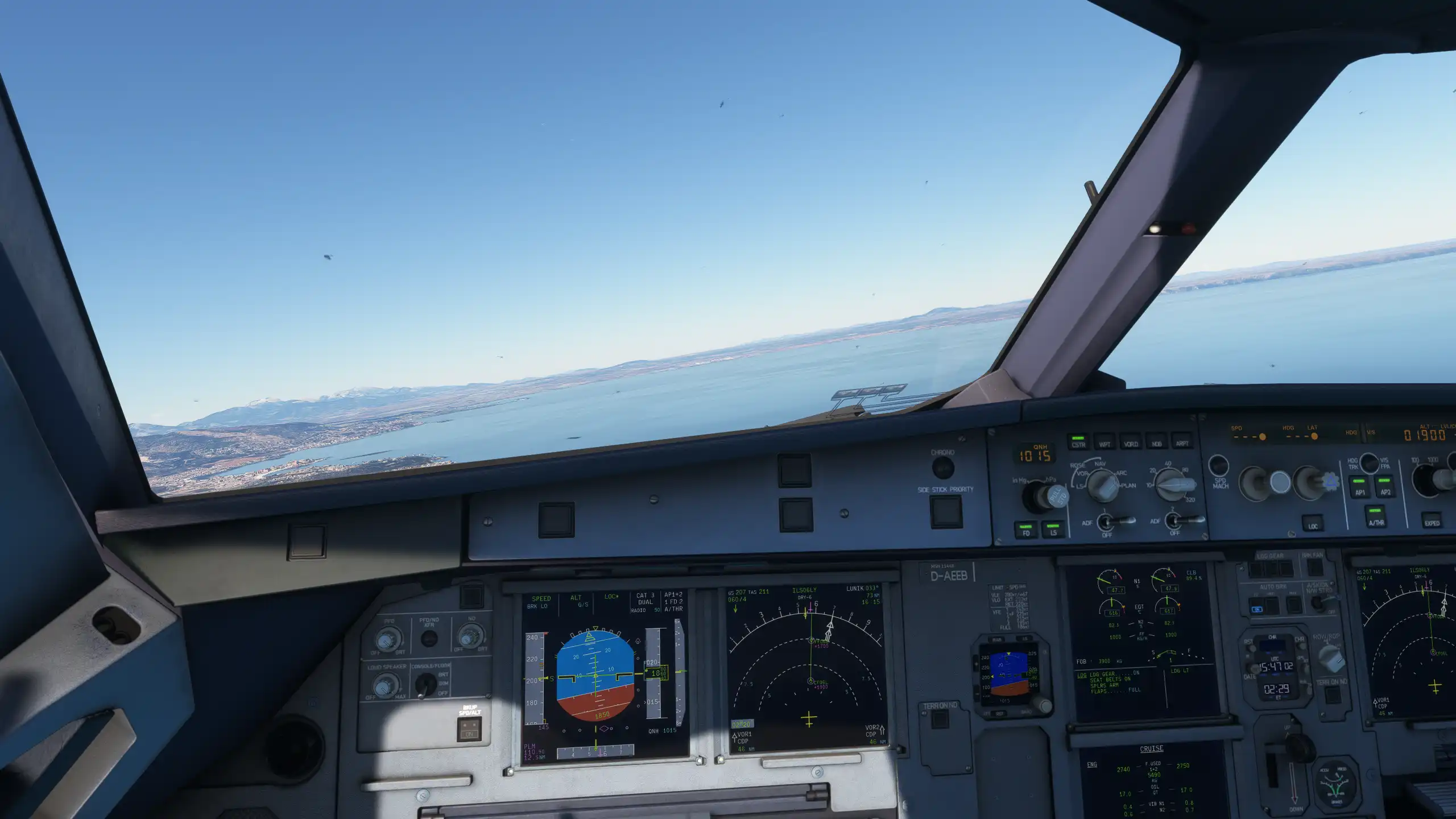Activate the EXPED pushbutton

pyautogui.click(x=1432, y=520)
